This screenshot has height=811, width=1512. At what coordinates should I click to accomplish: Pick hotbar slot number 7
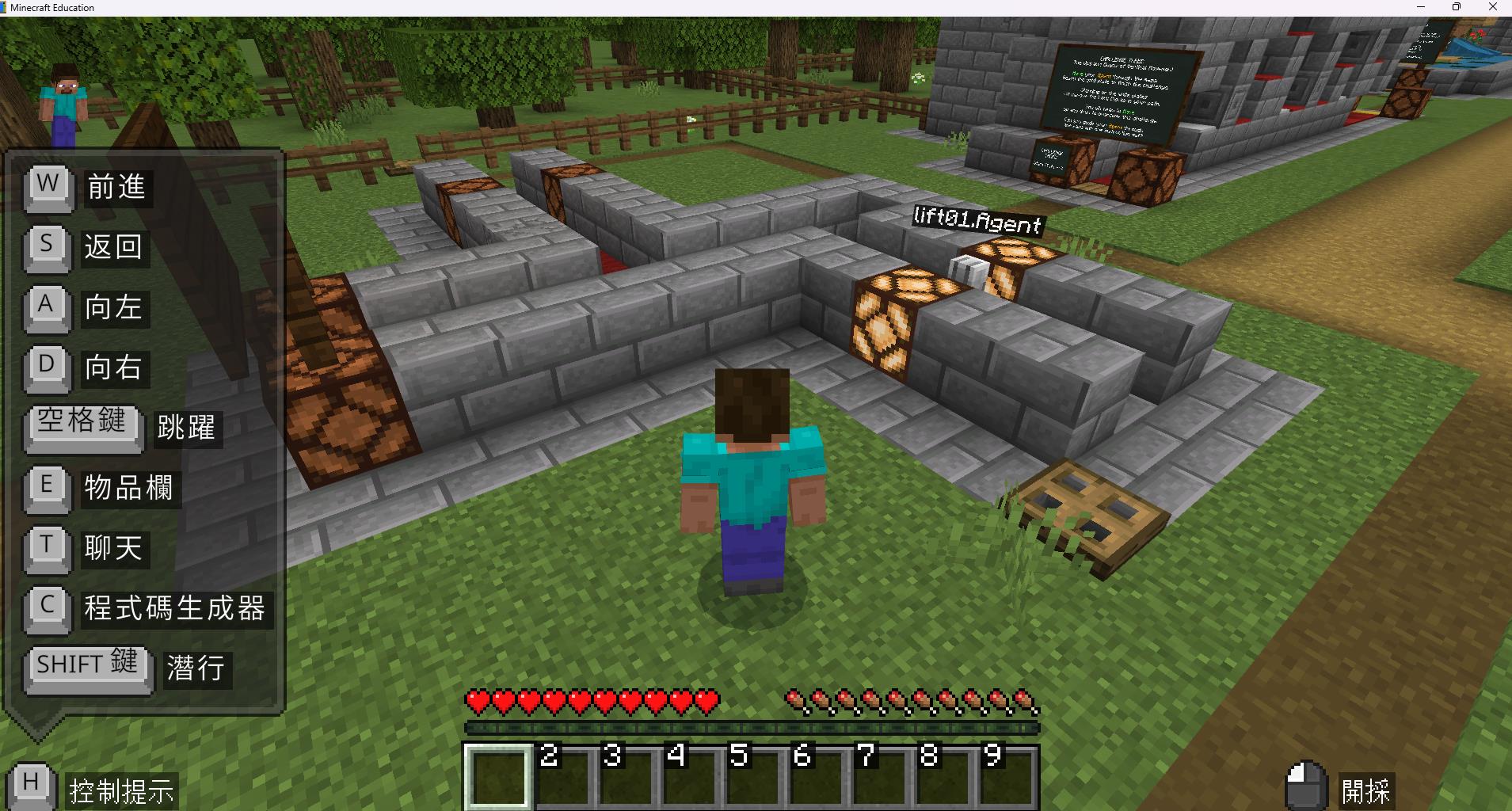point(879,776)
